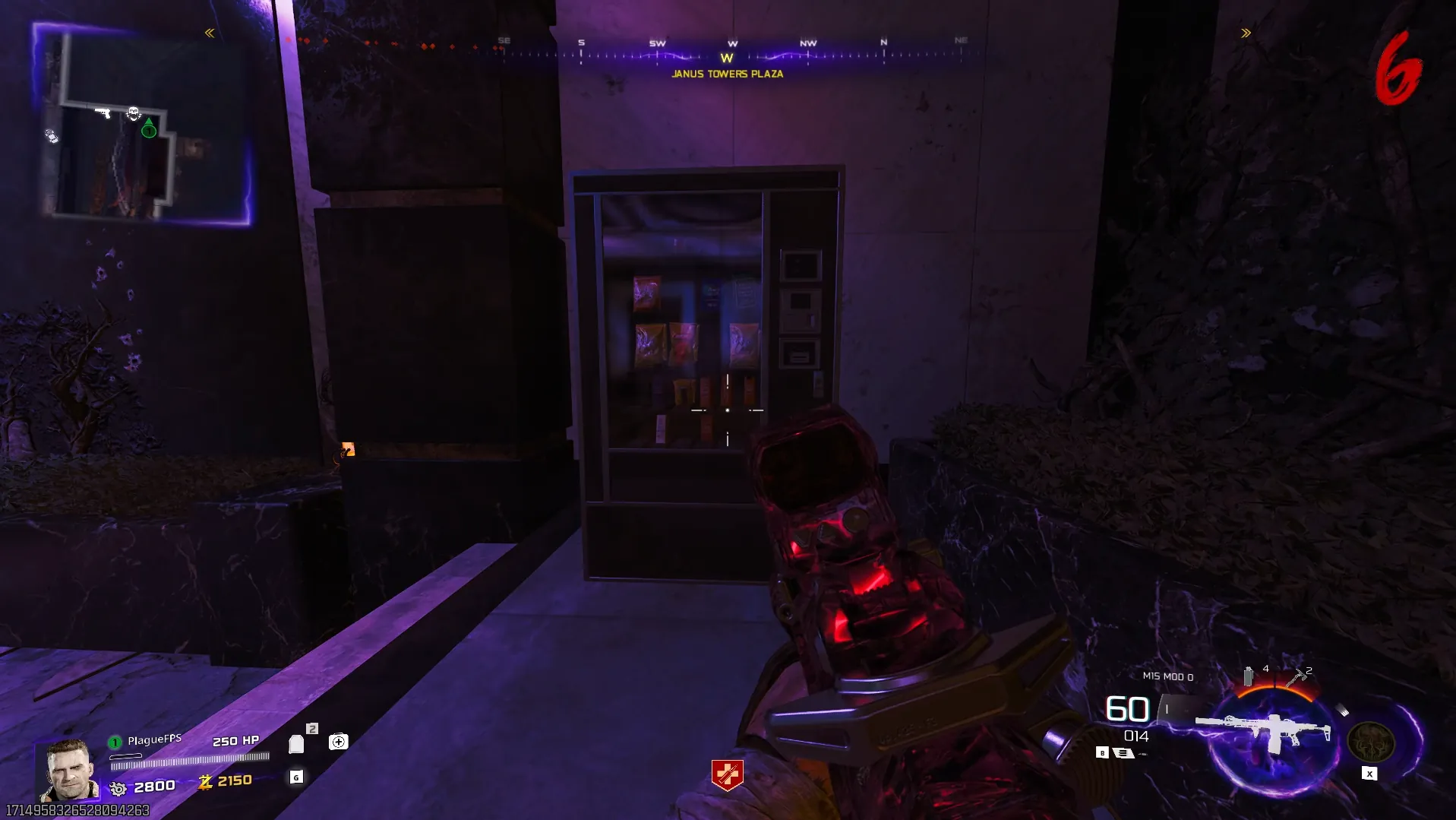The width and height of the screenshot is (1456, 820).
Task: Click the right compass chevron arrow
Action: pos(1246,33)
